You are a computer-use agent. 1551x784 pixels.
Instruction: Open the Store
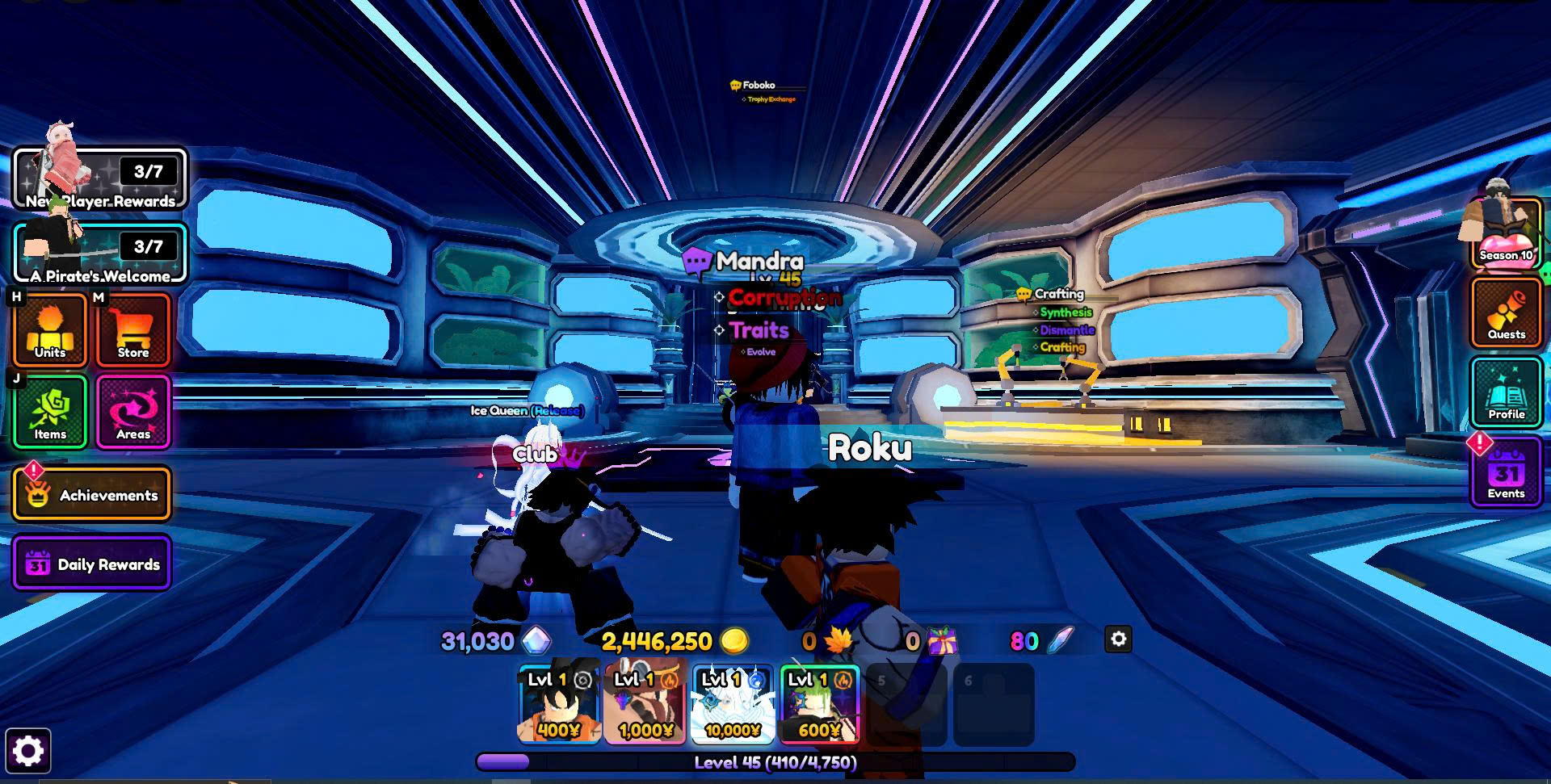coord(133,330)
